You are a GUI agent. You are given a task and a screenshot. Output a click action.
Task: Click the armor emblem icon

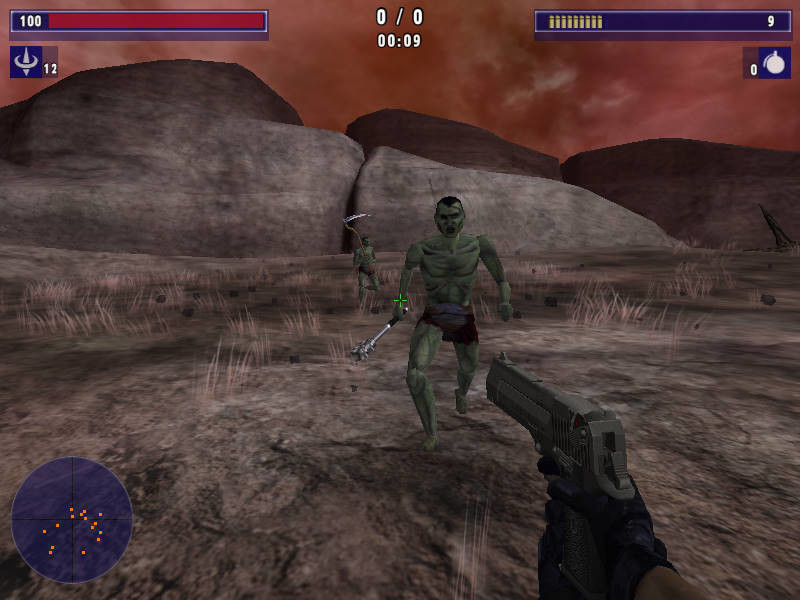[x=26, y=62]
